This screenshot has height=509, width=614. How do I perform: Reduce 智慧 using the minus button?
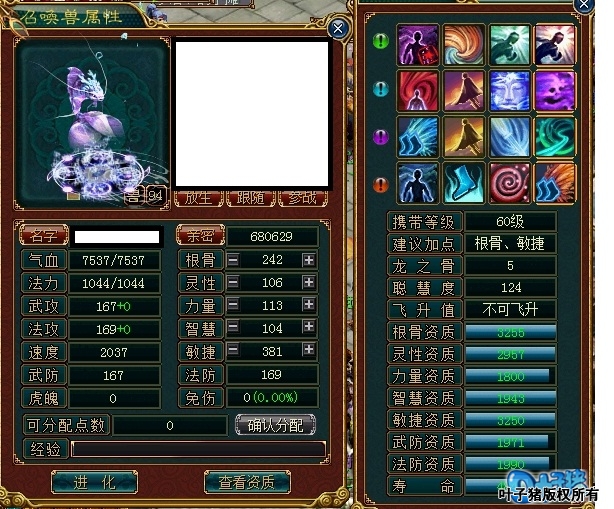233,329
